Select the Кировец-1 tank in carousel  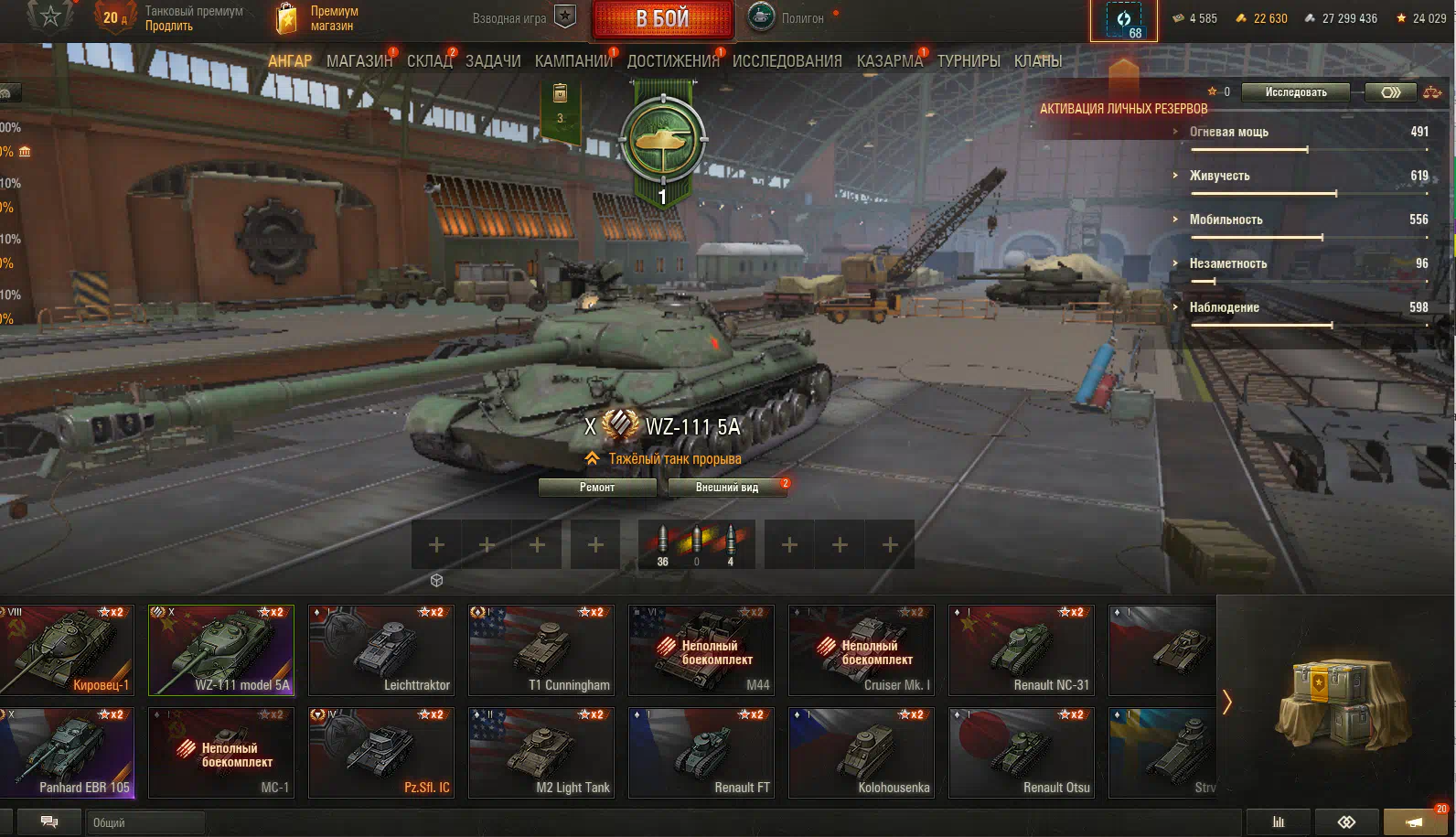(x=68, y=650)
